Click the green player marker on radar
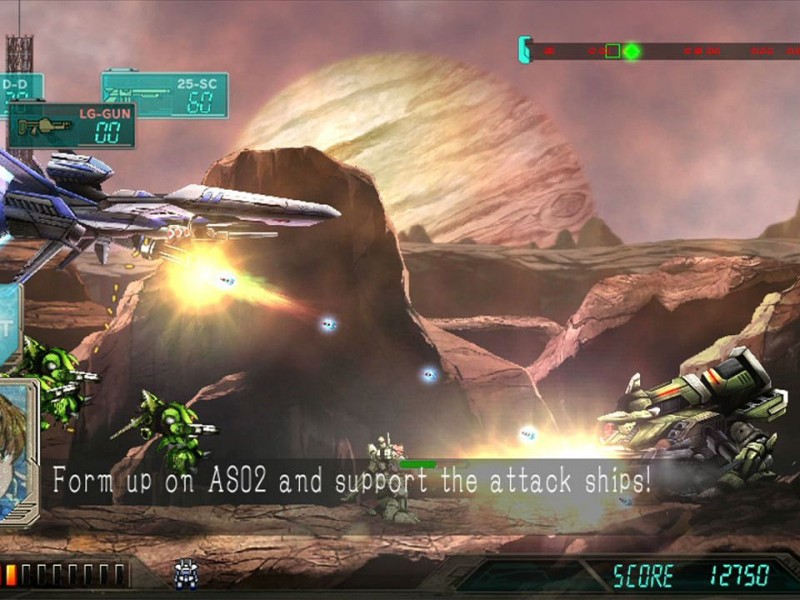This screenshot has height=600, width=800. [x=632, y=50]
